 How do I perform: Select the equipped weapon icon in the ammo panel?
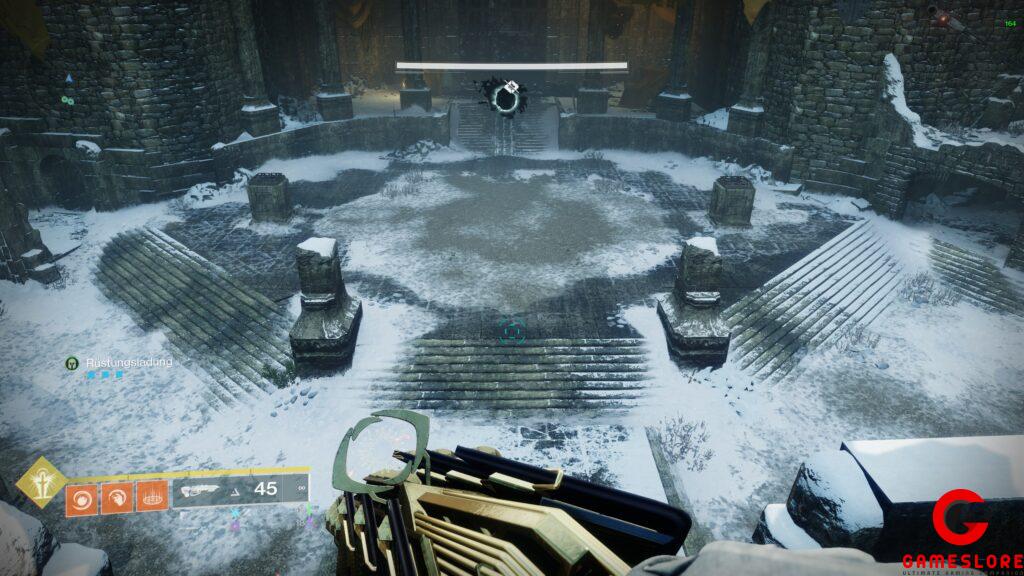(x=200, y=490)
